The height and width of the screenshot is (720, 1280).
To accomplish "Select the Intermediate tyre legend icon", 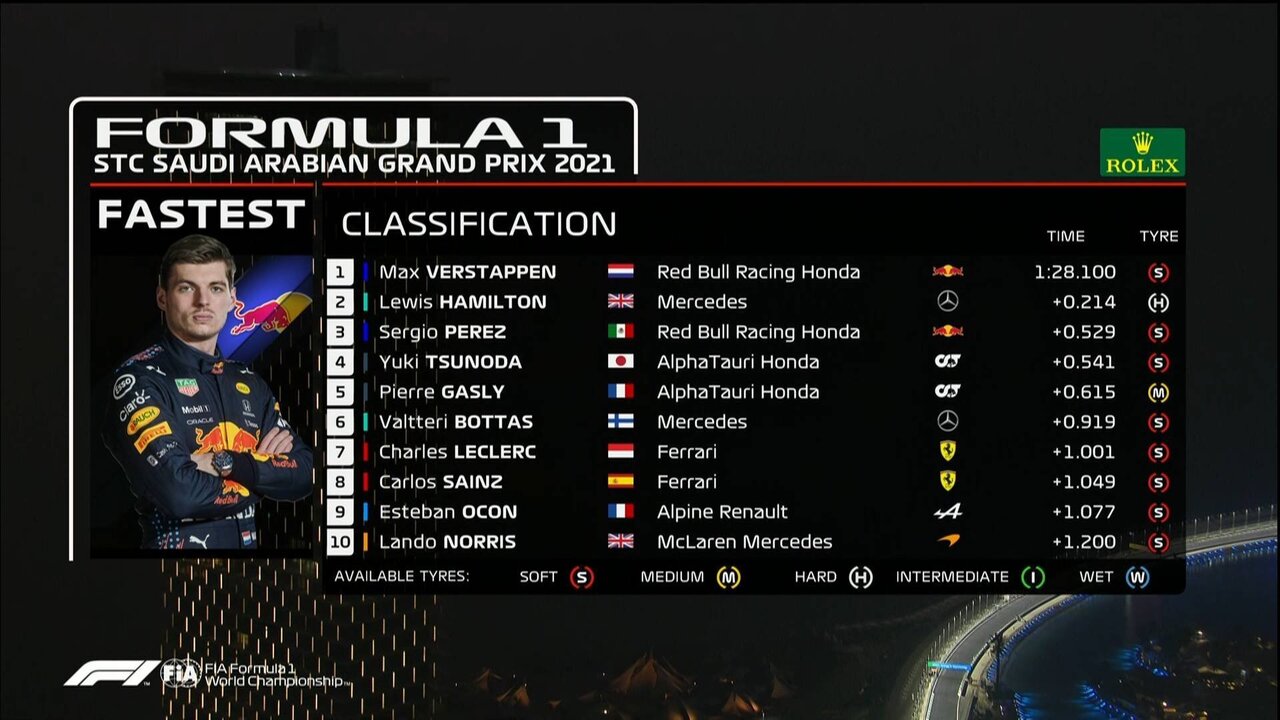I will click(x=1032, y=577).
